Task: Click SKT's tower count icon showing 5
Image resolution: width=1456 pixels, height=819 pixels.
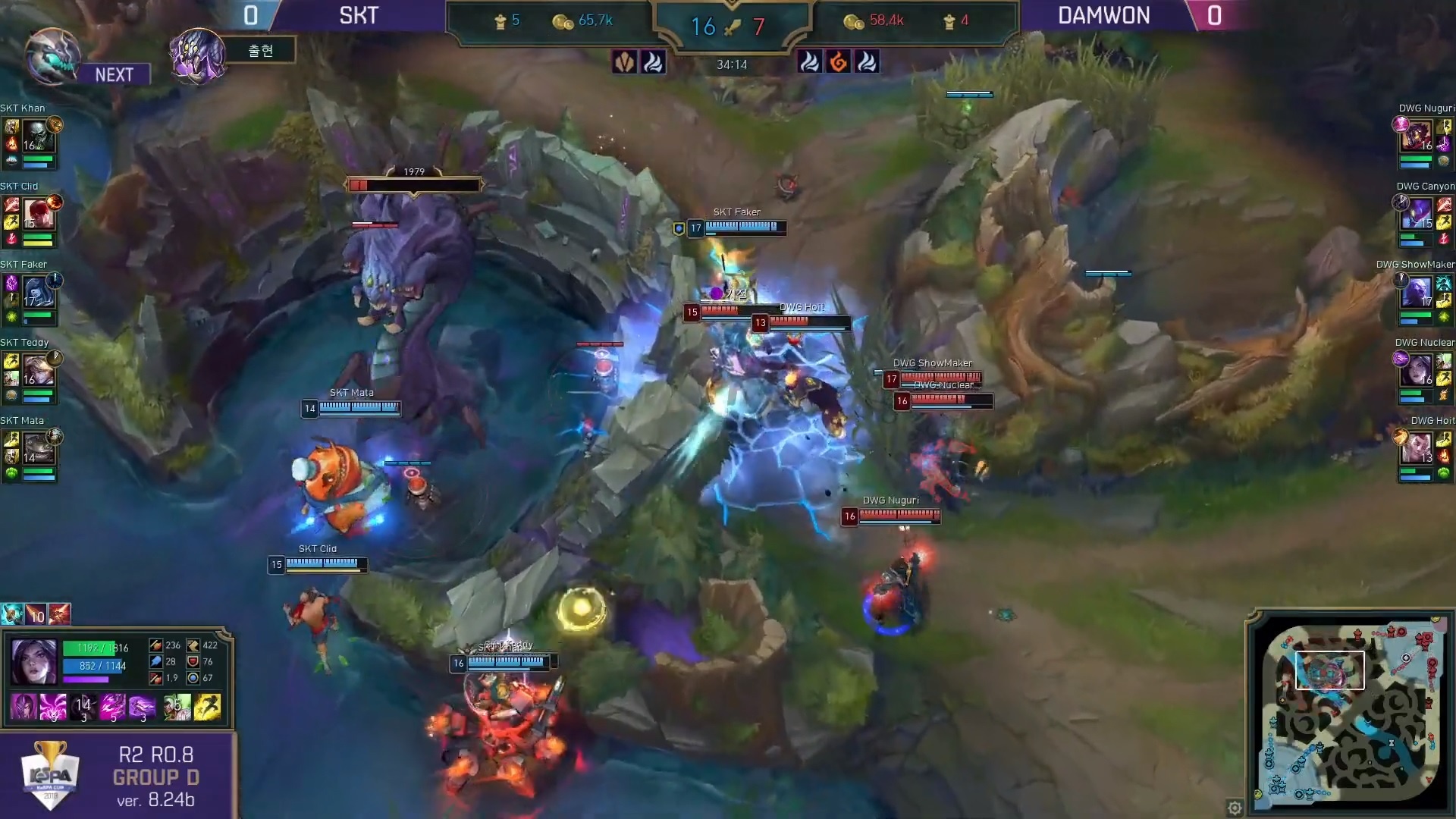Action: click(498, 21)
